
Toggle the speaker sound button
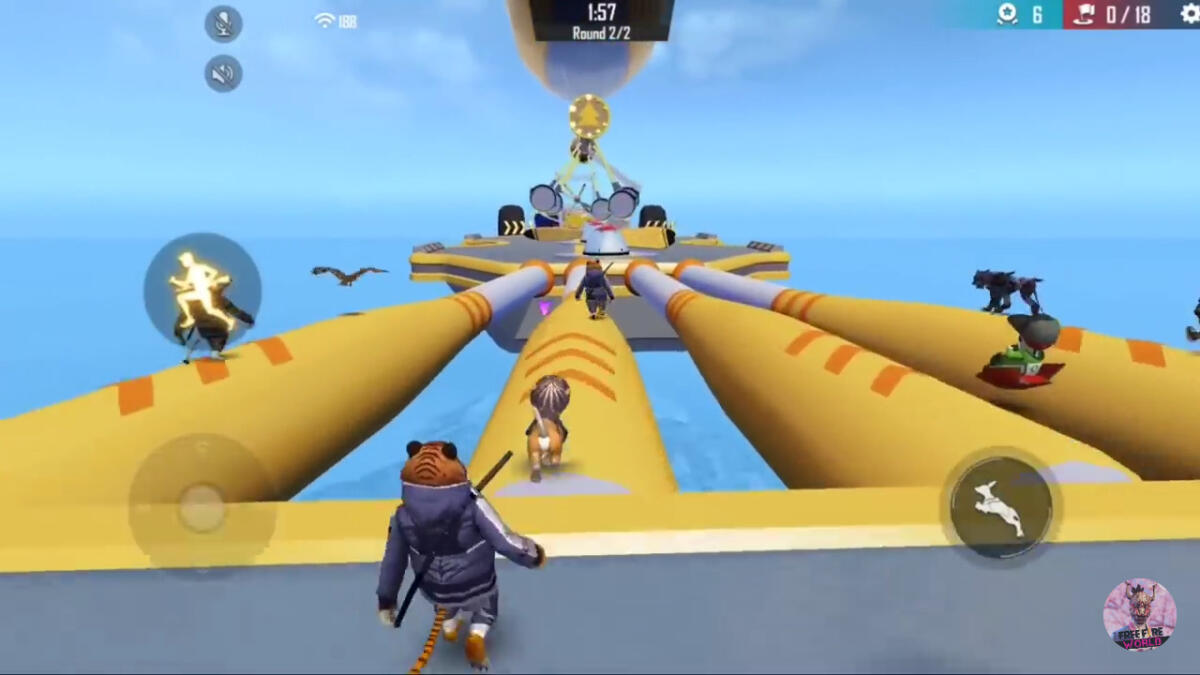pyautogui.click(x=223, y=74)
